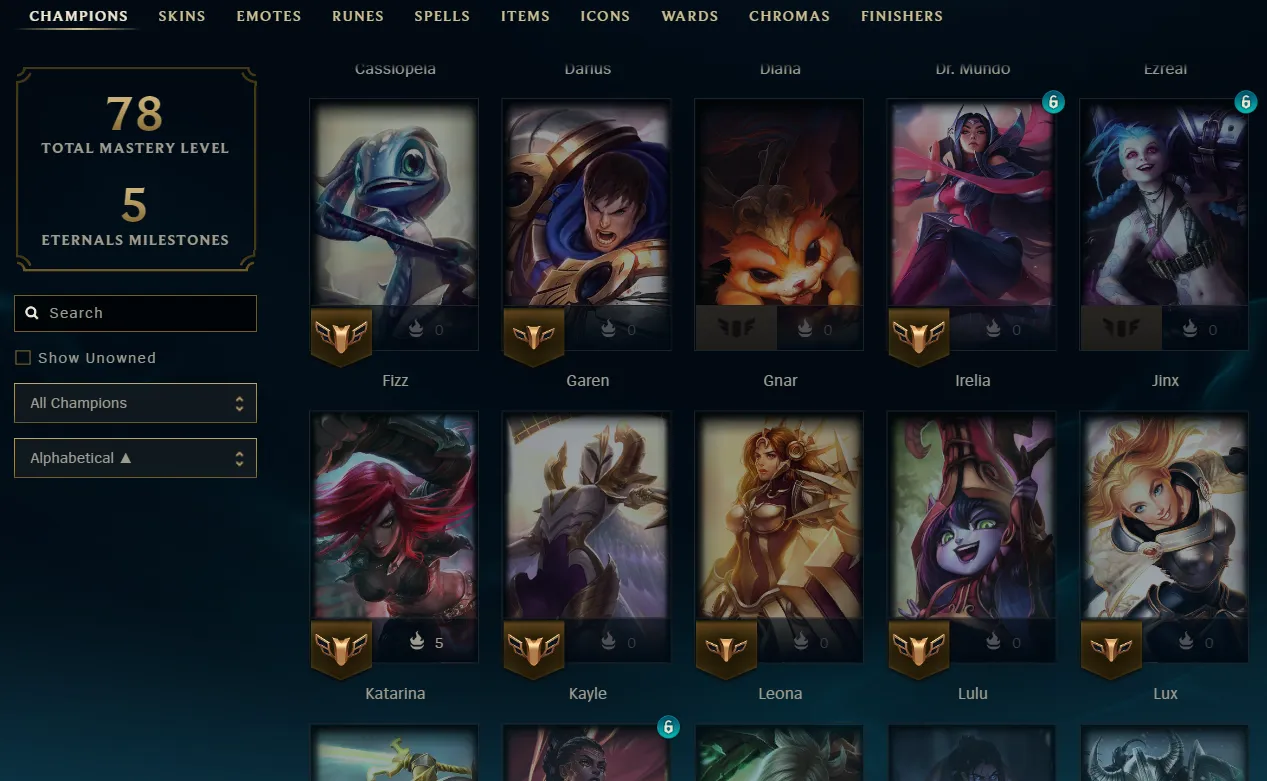Open the Emotes tab
The height and width of the screenshot is (781, 1267).
tap(268, 16)
